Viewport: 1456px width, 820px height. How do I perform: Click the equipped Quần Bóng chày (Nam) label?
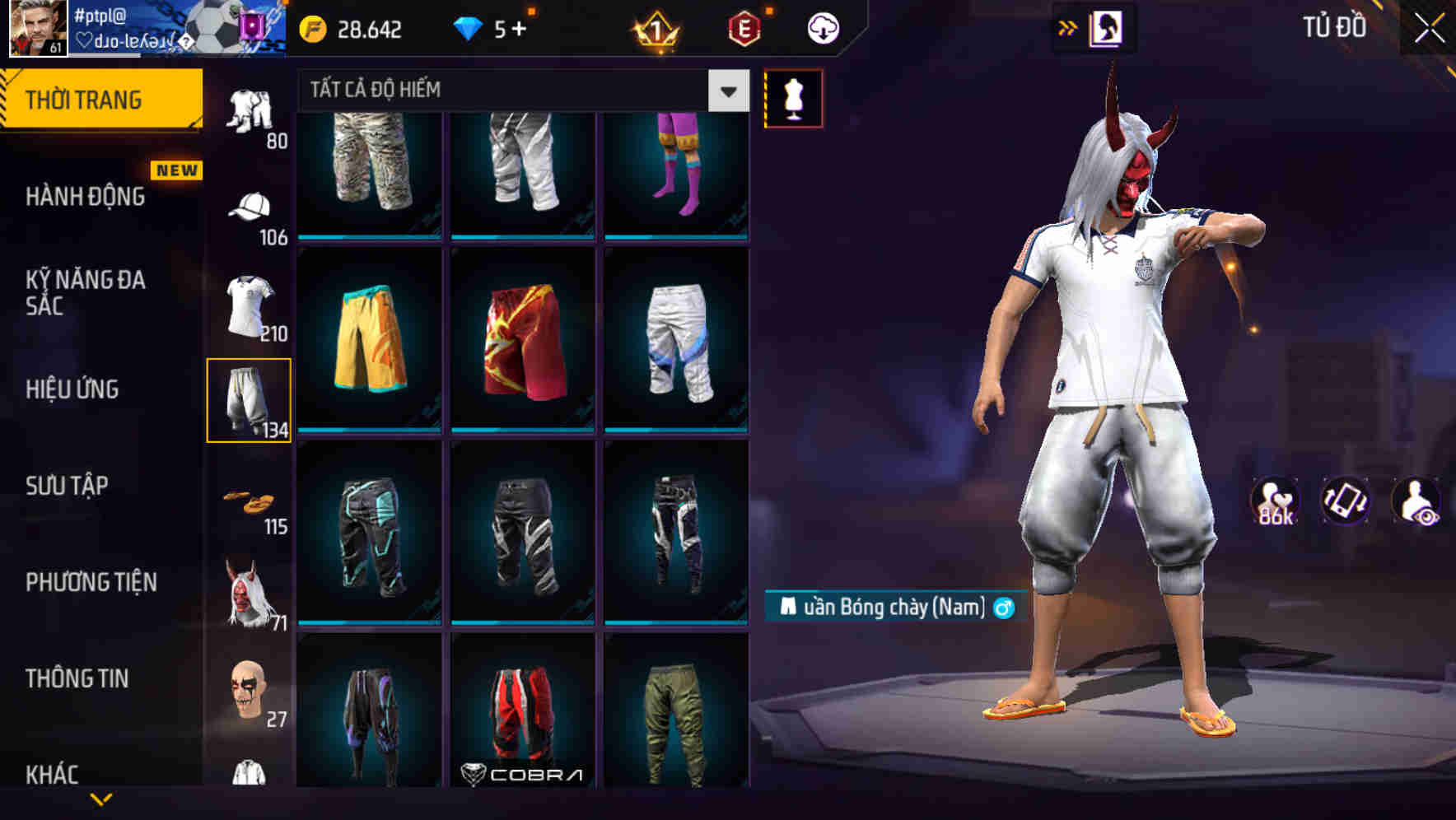(x=898, y=607)
